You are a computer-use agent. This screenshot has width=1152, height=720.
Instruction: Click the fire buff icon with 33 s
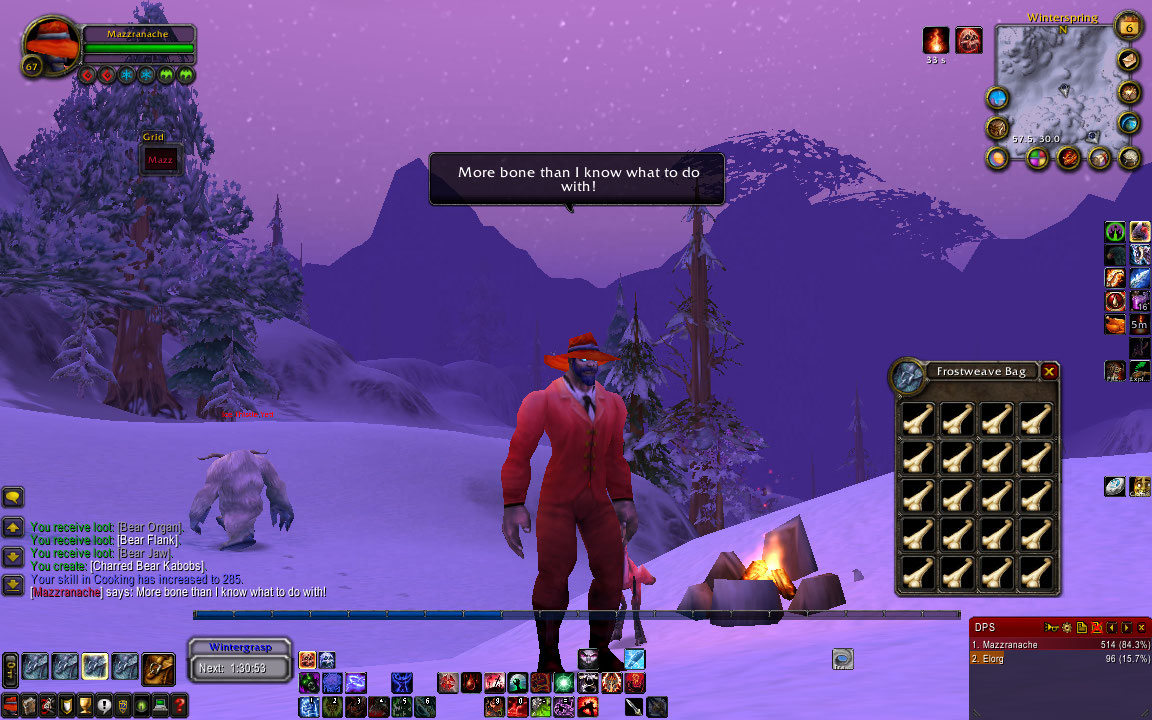pyautogui.click(x=936, y=40)
